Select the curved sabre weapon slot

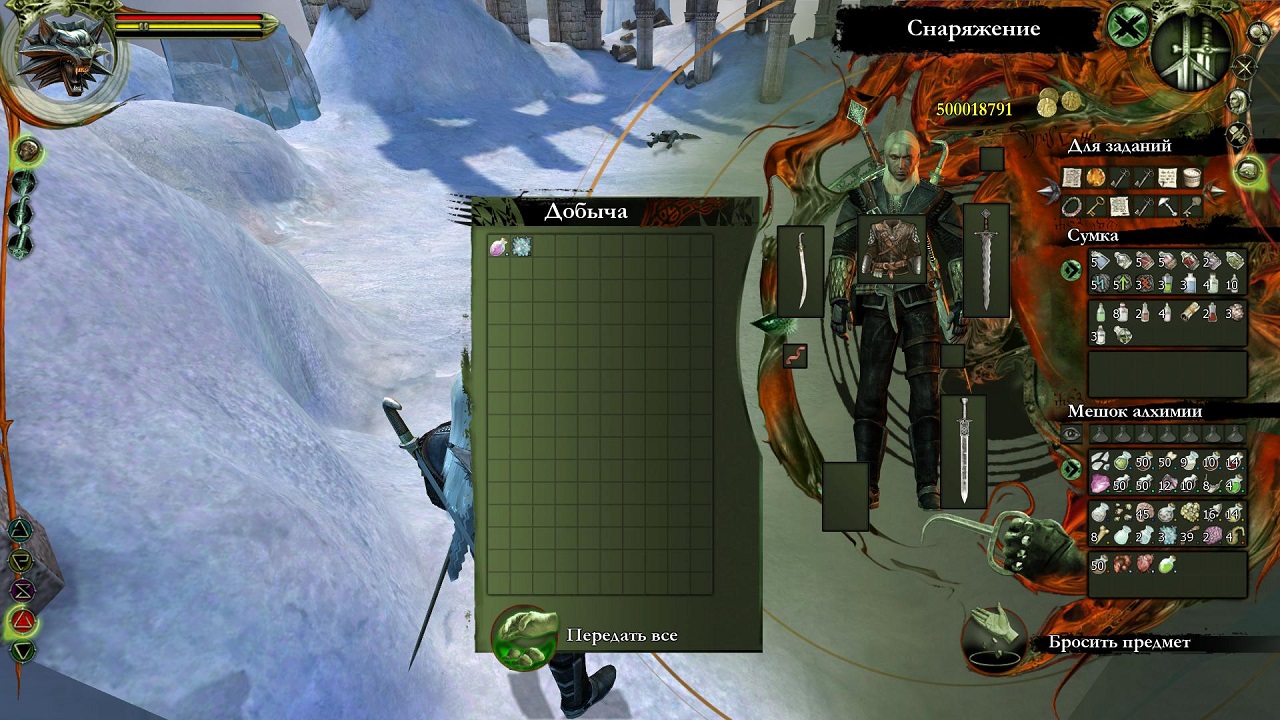(800, 271)
